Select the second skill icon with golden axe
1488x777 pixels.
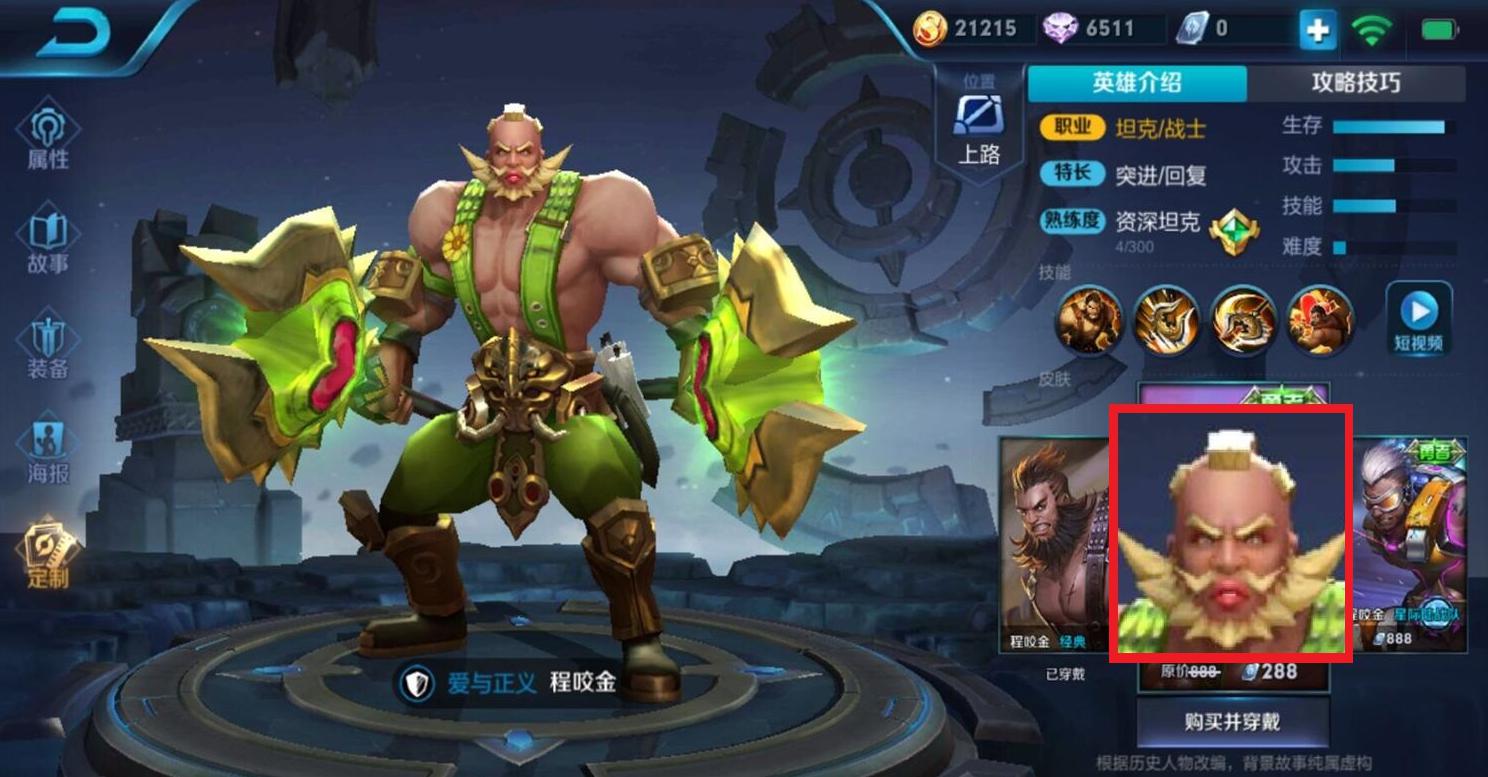click(1166, 321)
